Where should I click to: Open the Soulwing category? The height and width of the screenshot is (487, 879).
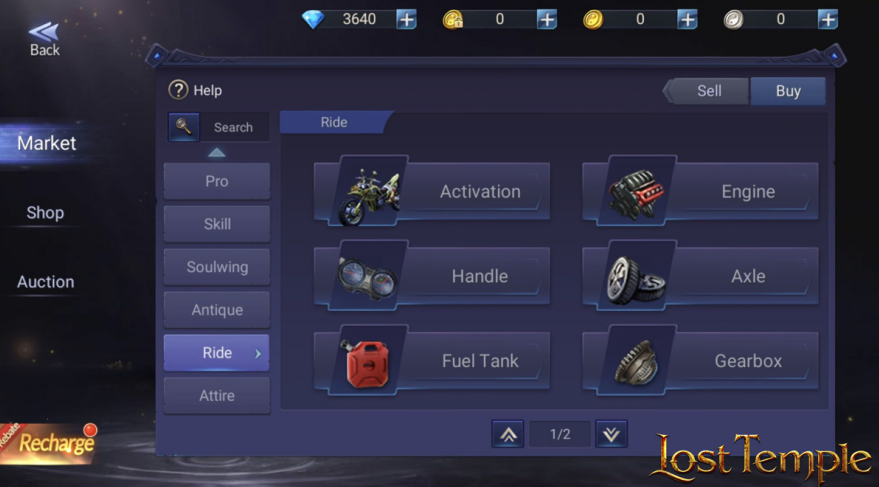click(x=217, y=267)
